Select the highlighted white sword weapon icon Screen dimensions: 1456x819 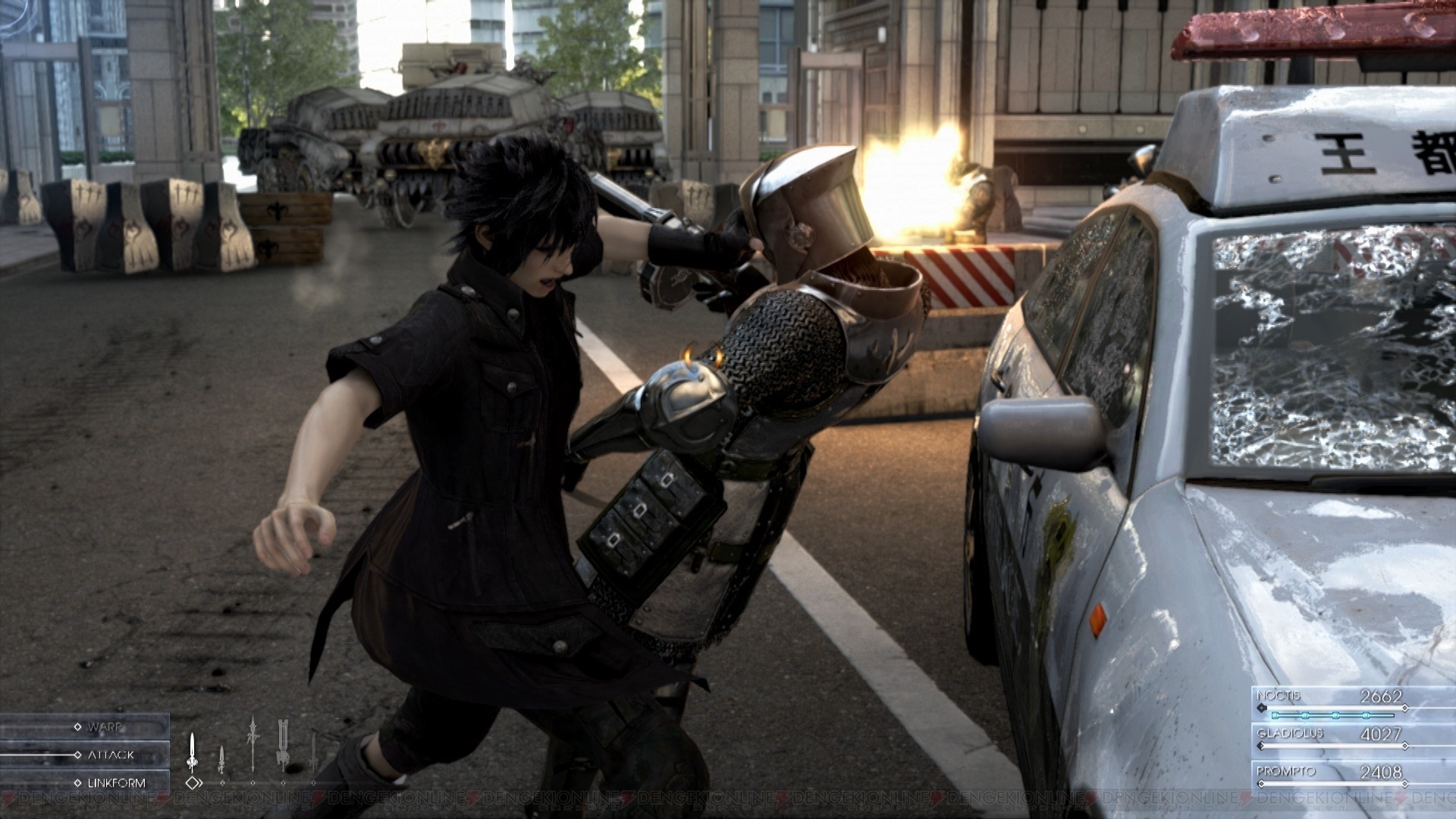(193, 752)
